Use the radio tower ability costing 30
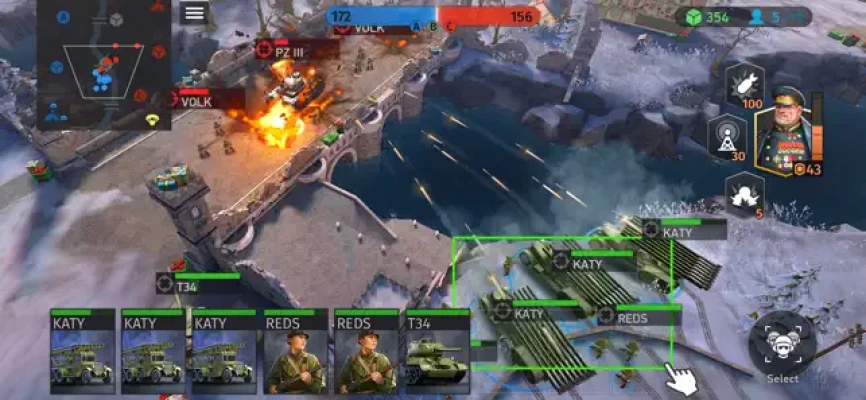This screenshot has width=866, height=400. click(x=727, y=136)
